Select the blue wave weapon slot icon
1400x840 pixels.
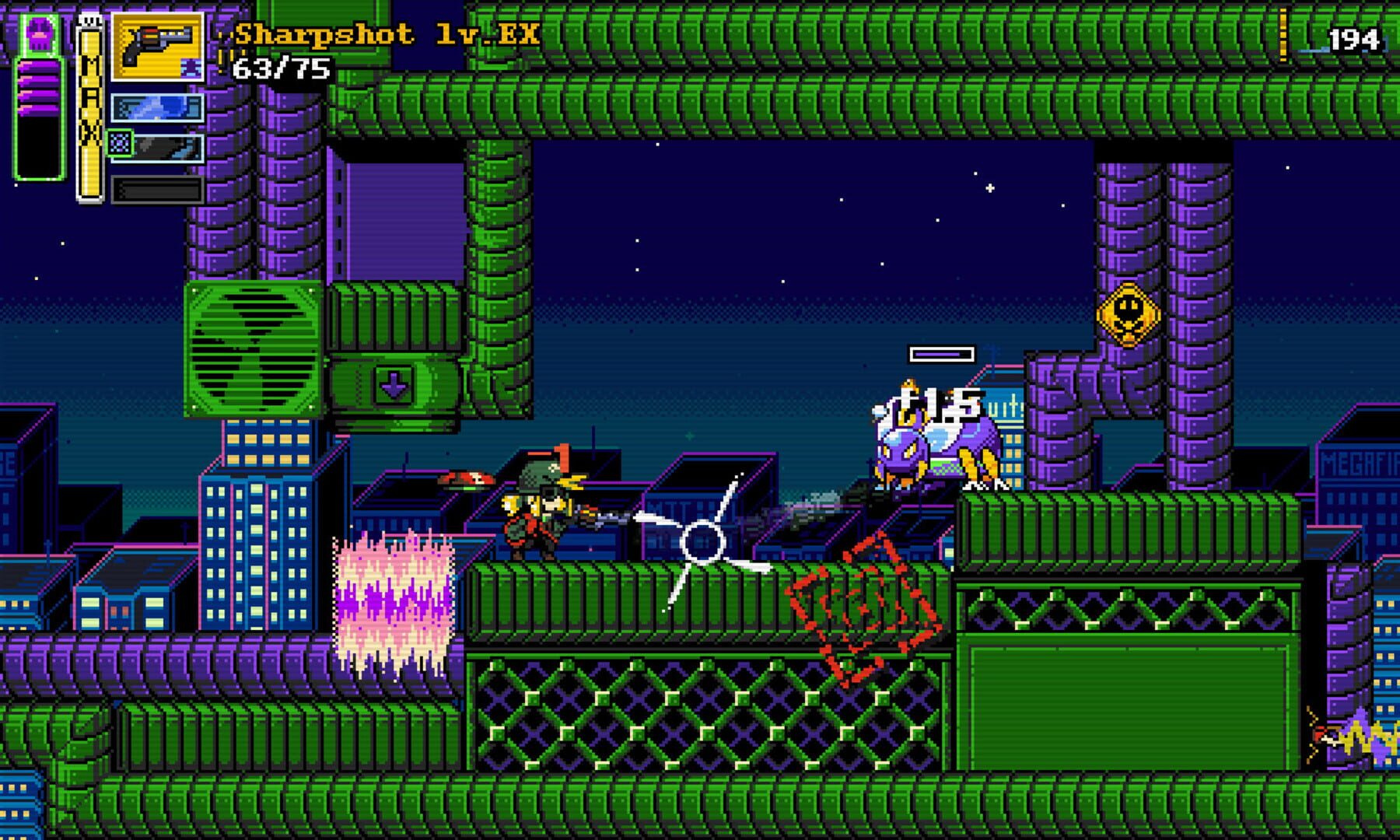(156, 109)
